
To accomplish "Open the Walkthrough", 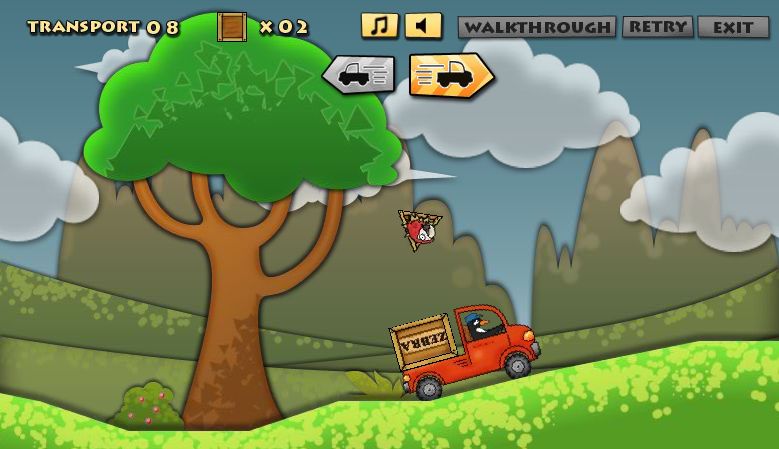I will point(537,27).
